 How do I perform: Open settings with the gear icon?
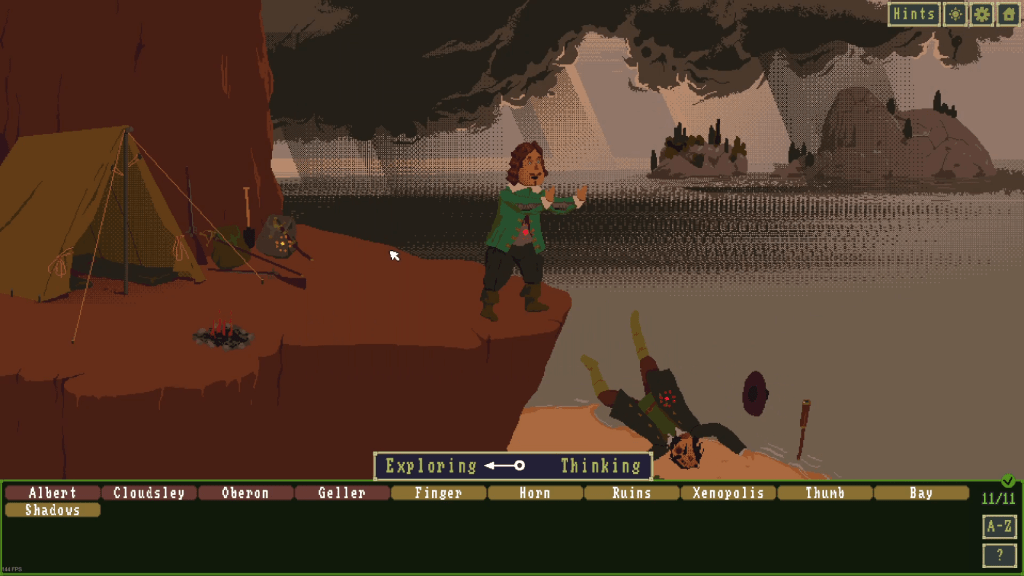(x=981, y=14)
